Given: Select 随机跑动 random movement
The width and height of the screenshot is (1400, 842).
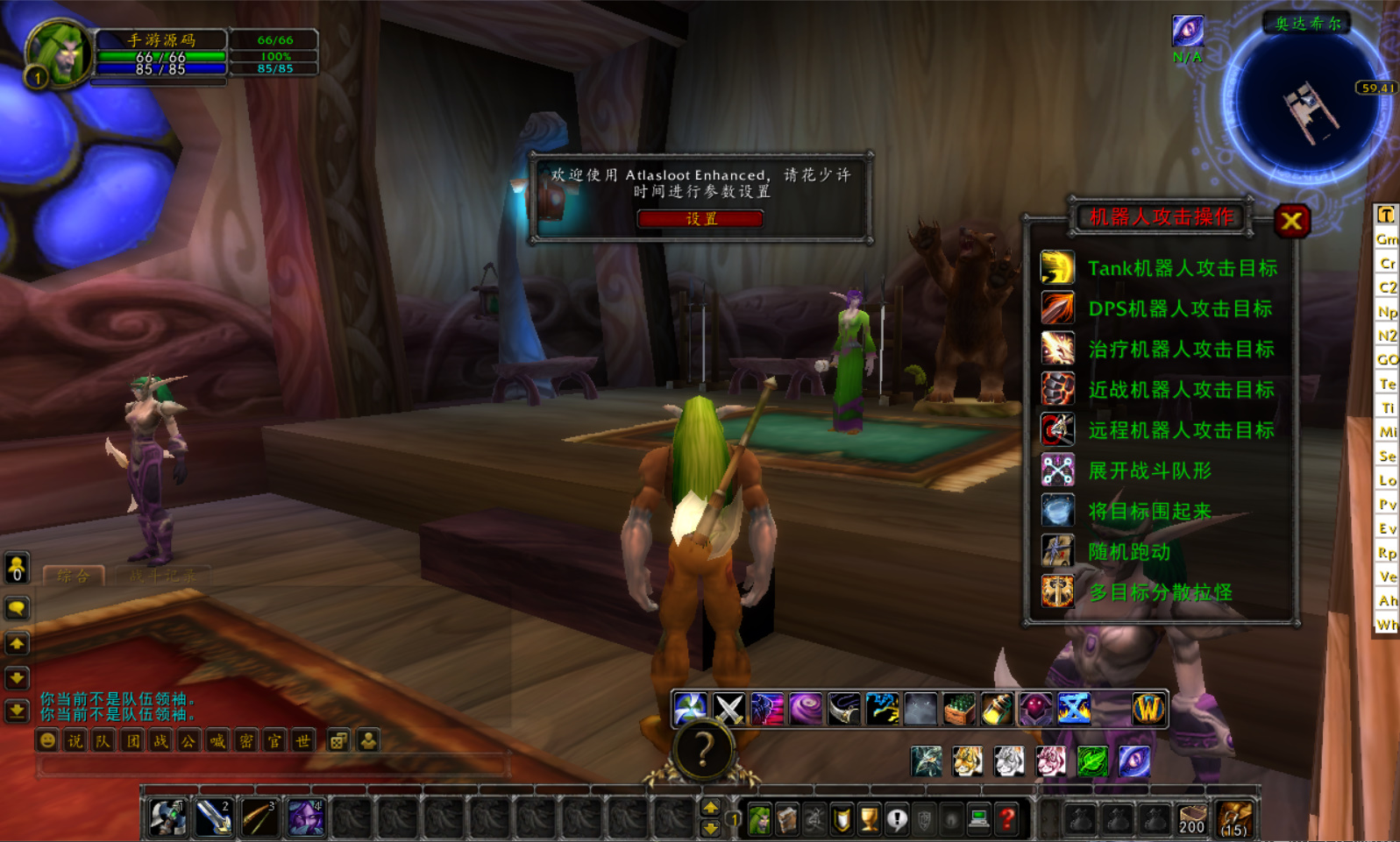Looking at the screenshot, I should point(1129,552).
